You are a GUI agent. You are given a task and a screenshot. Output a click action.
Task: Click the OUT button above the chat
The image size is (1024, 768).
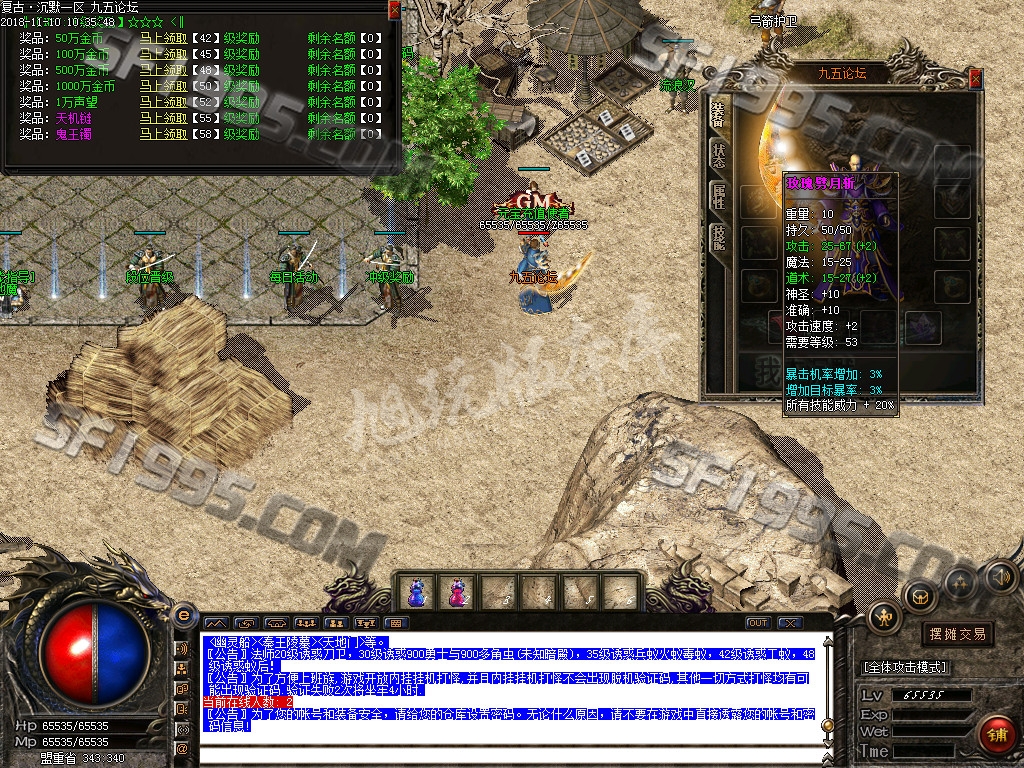pos(758,623)
